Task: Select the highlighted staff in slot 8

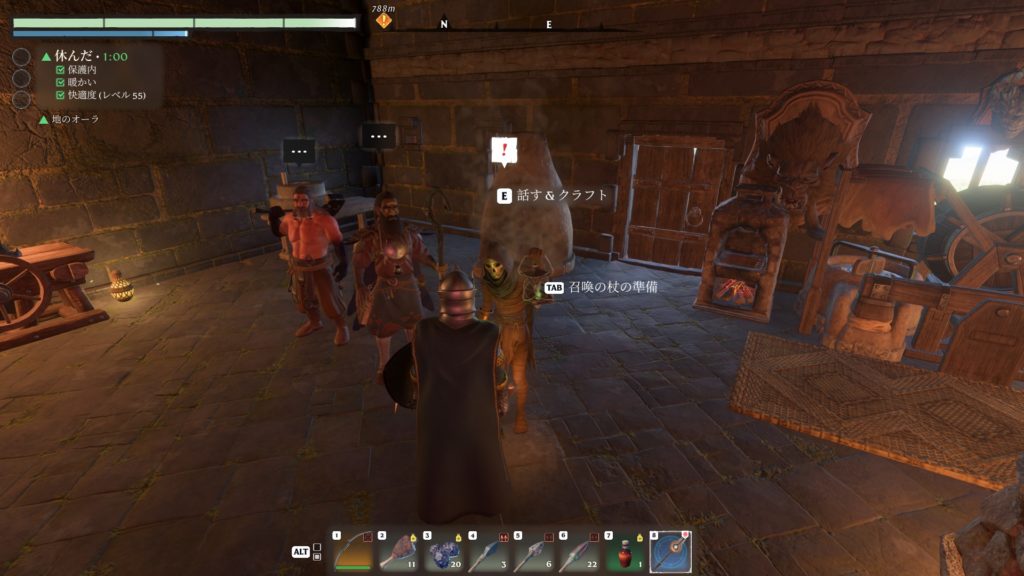Action: click(670, 551)
